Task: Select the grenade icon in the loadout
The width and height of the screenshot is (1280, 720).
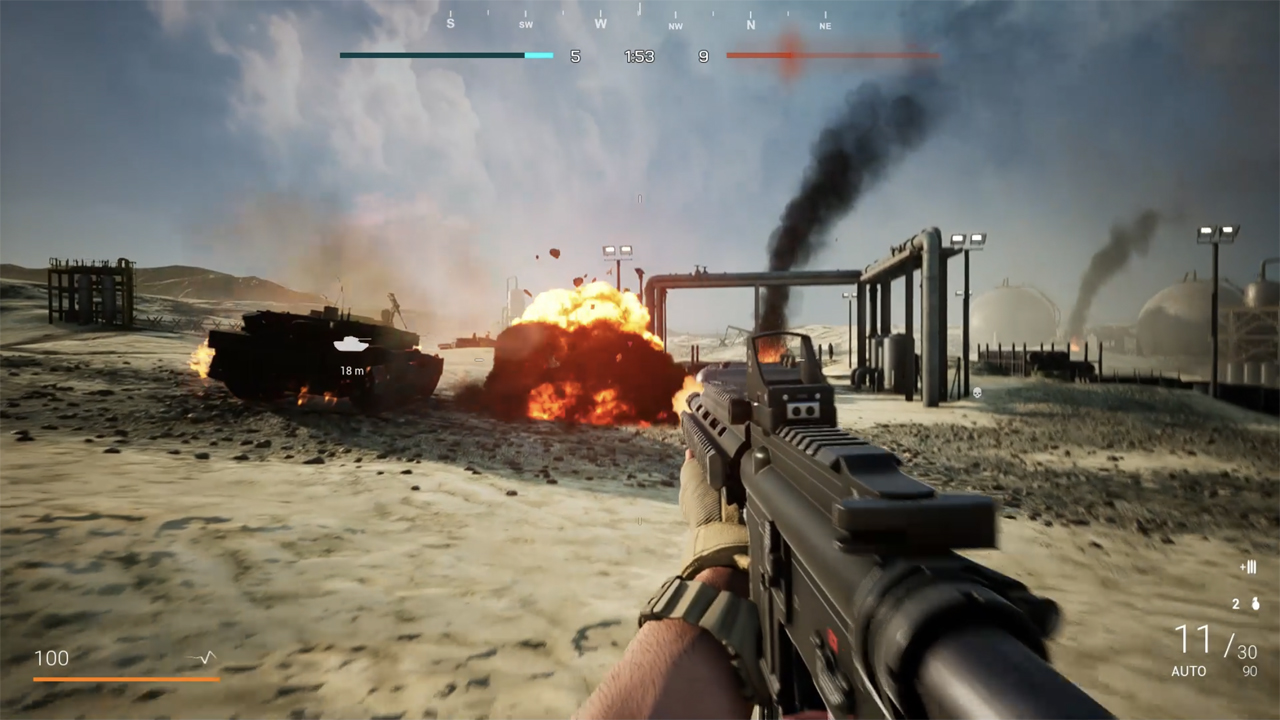Action: pos(1256,604)
